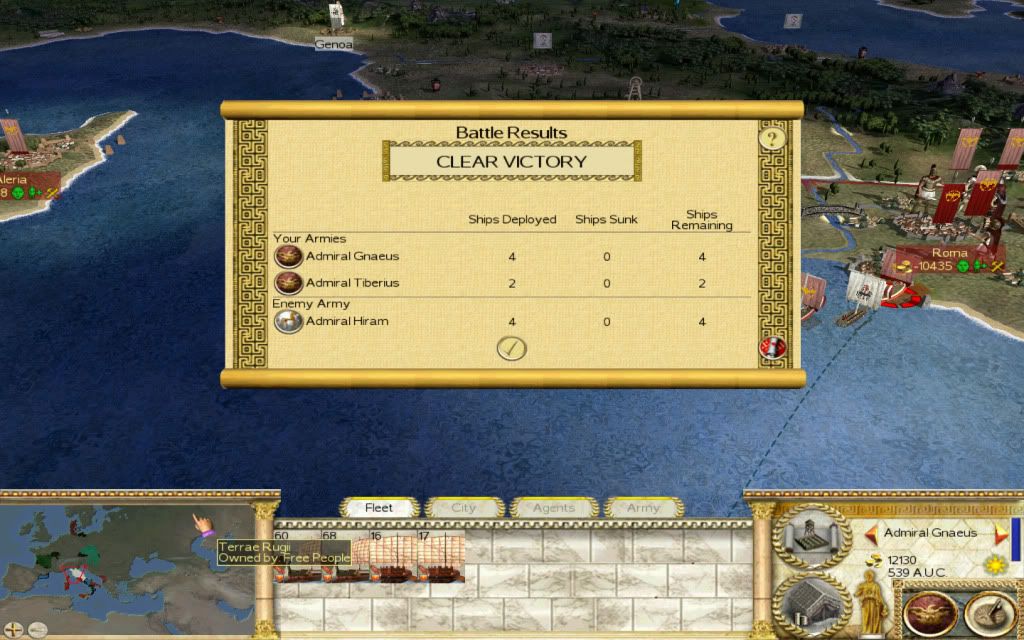Viewport: 1024px width, 640px height.
Task: Click the red icon on the results scroll
Action: tap(773, 348)
